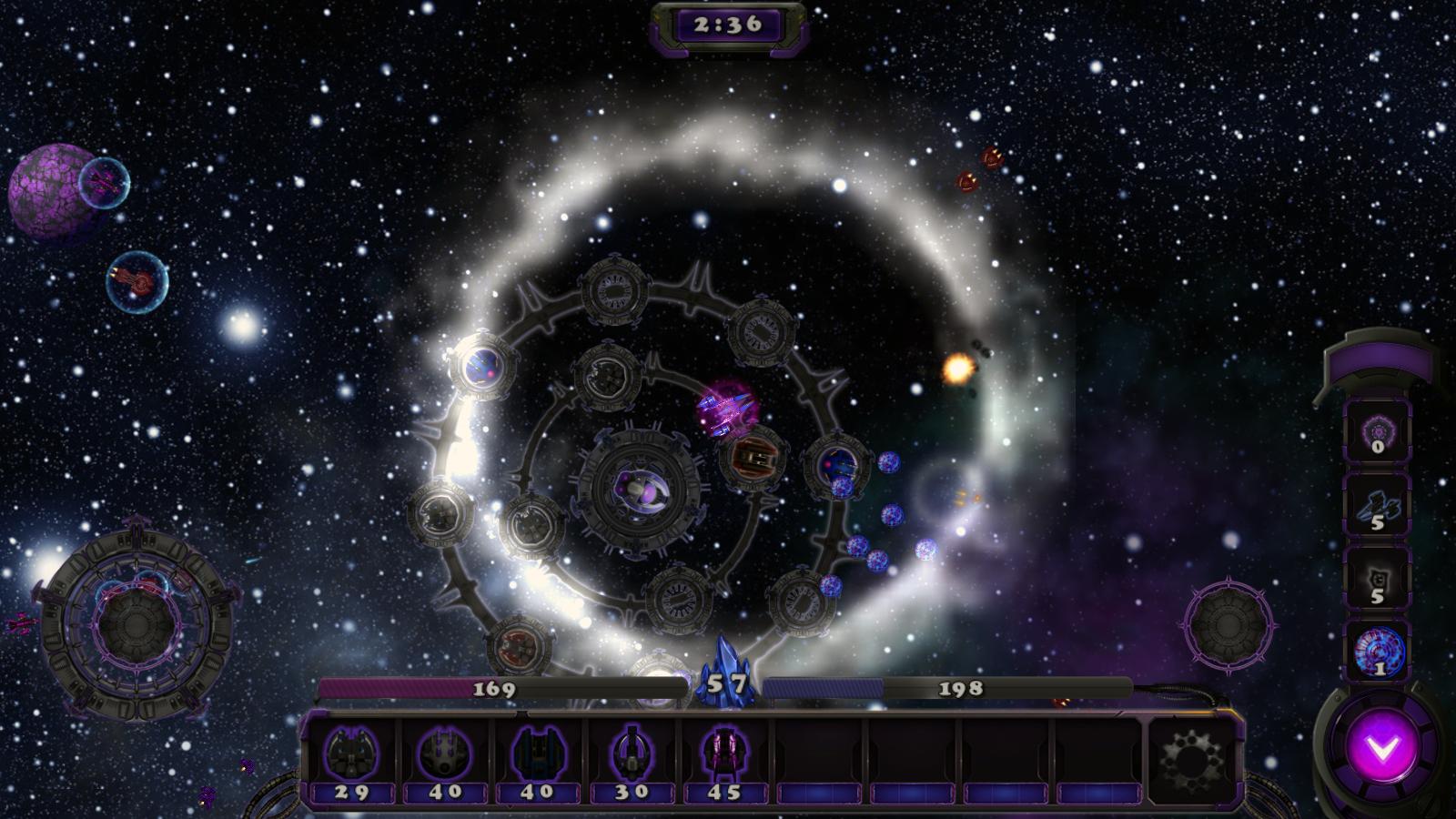Select the central orbital station core

pyautogui.click(x=640, y=491)
